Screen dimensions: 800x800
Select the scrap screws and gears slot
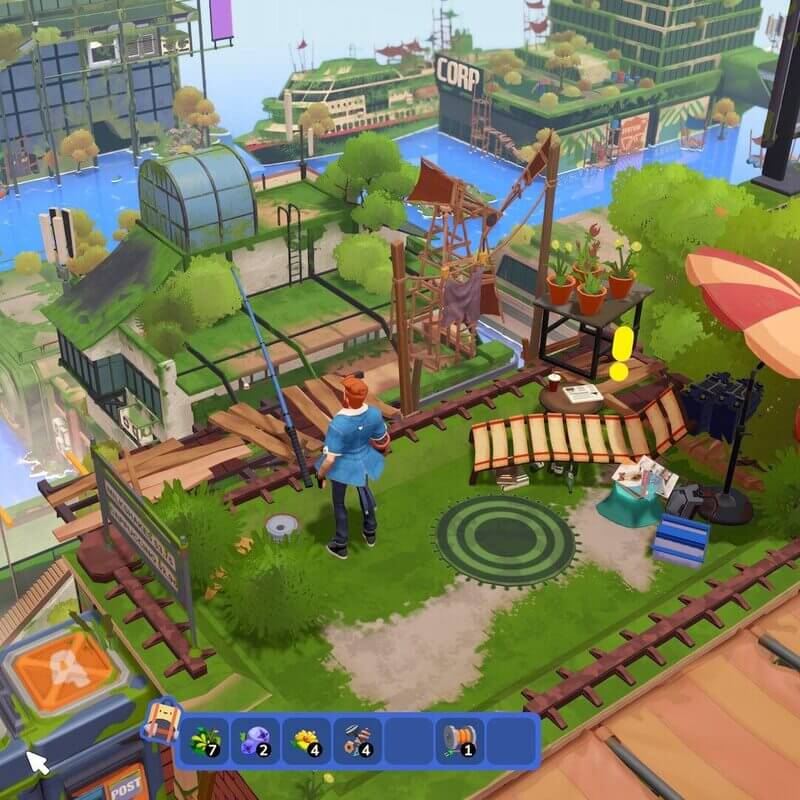pos(357,740)
